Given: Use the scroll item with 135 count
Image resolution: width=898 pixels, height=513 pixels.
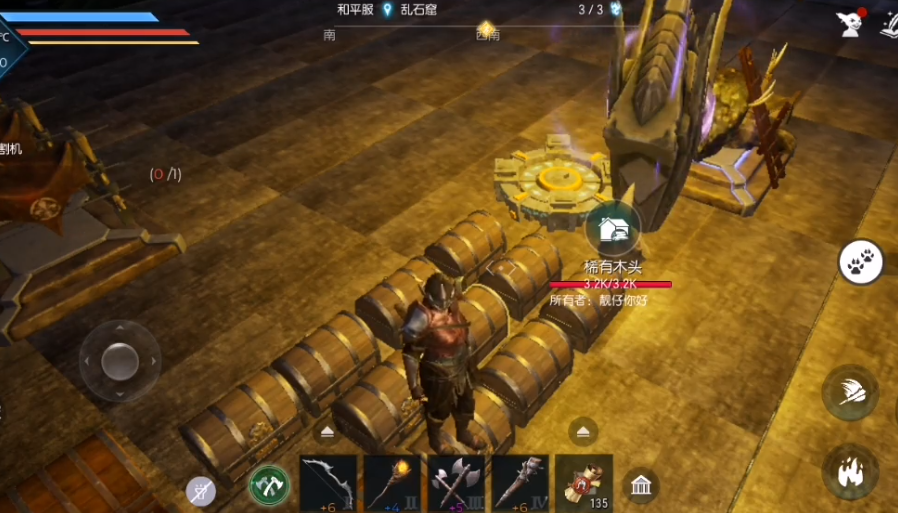Looking at the screenshot, I should (x=584, y=483).
